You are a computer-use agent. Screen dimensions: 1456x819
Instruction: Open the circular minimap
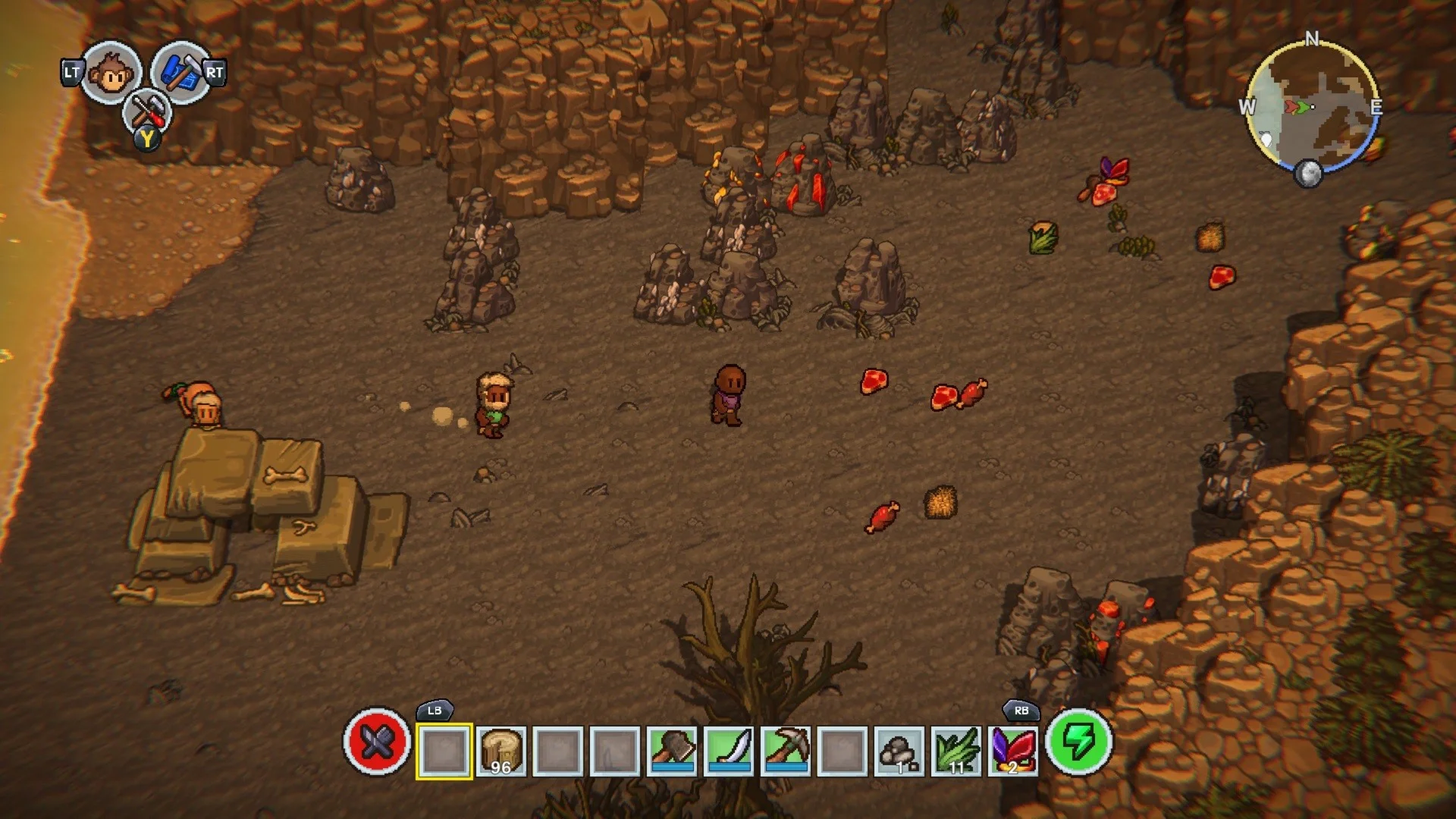[x=1312, y=106]
